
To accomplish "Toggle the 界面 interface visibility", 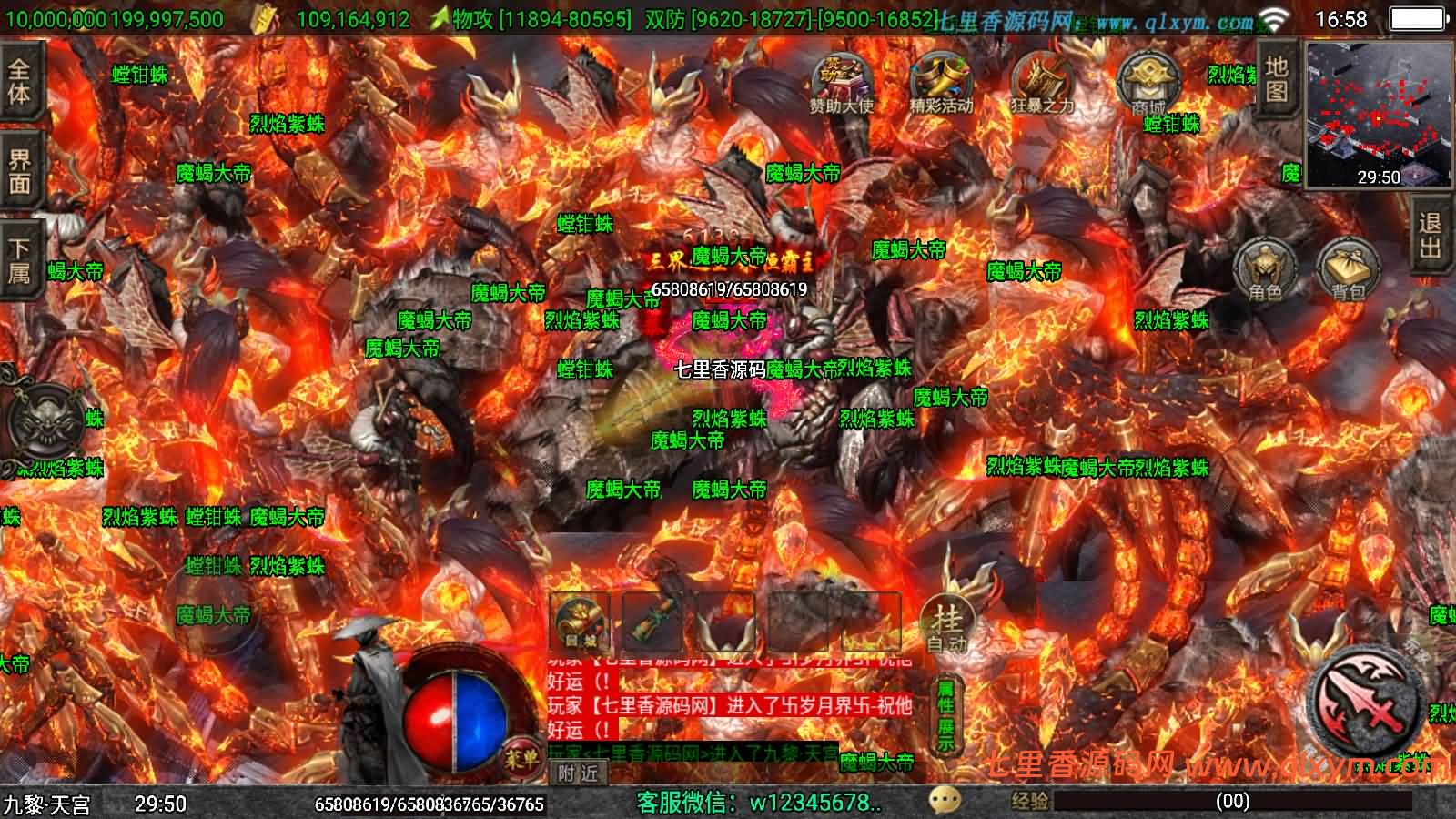I will click(20, 164).
